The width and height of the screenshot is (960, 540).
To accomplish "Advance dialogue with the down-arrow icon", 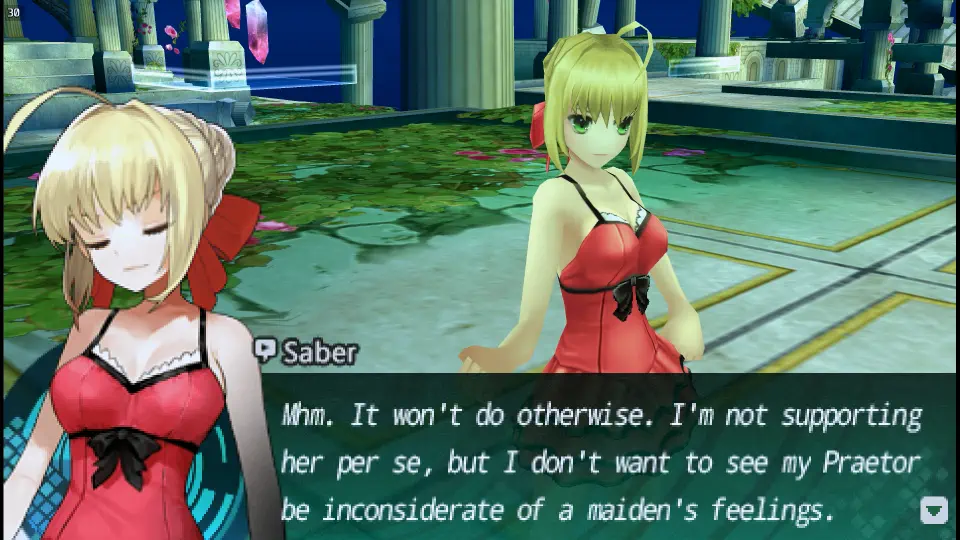I will (x=933, y=510).
